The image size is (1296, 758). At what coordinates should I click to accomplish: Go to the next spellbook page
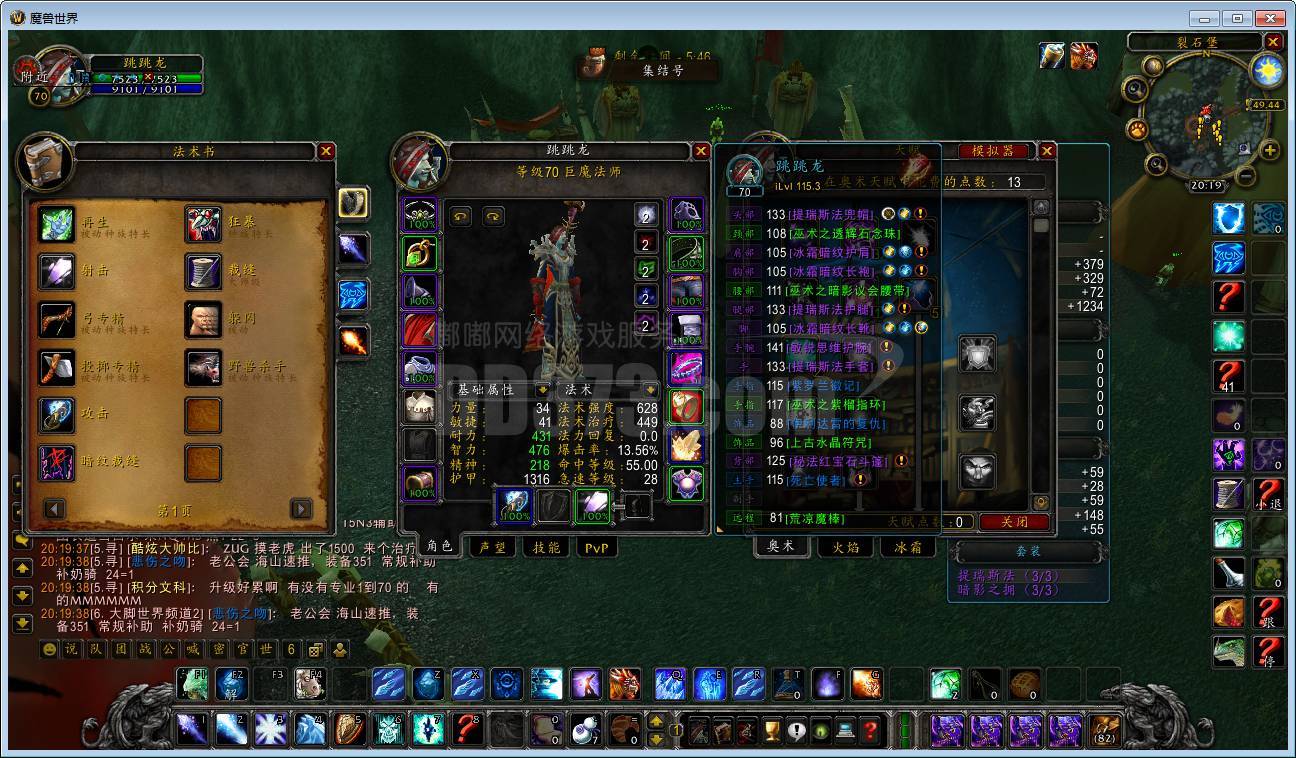tap(301, 509)
